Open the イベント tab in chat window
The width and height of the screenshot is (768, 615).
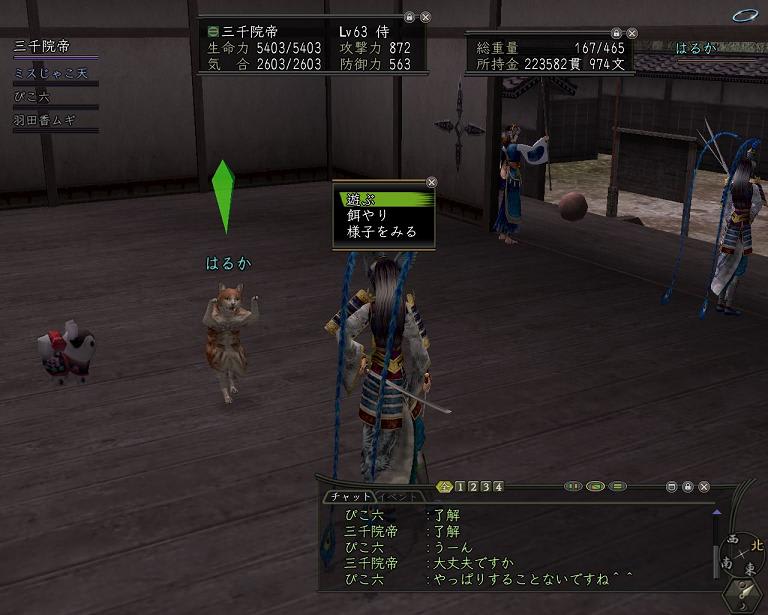(402, 497)
